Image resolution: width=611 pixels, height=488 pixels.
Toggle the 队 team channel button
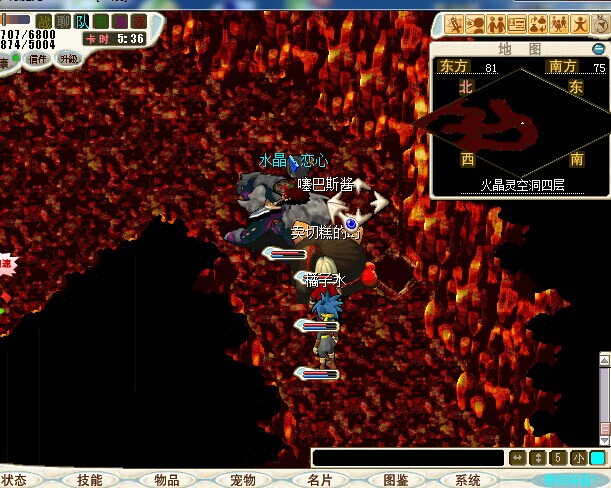(x=82, y=21)
